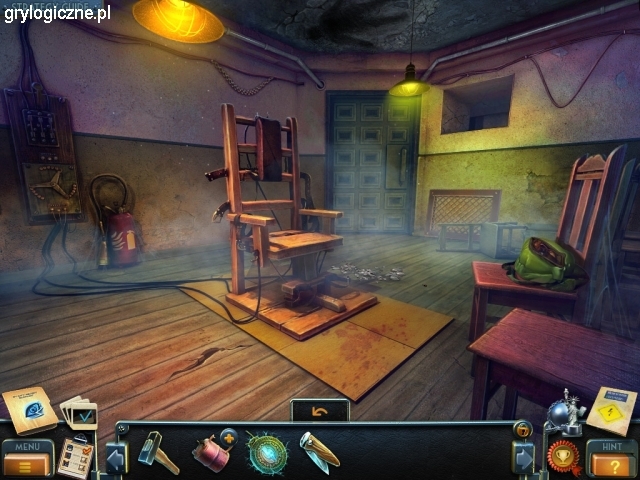Open the journal with the eye emblem
The height and width of the screenshot is (480, 640).
click(30, 410)
